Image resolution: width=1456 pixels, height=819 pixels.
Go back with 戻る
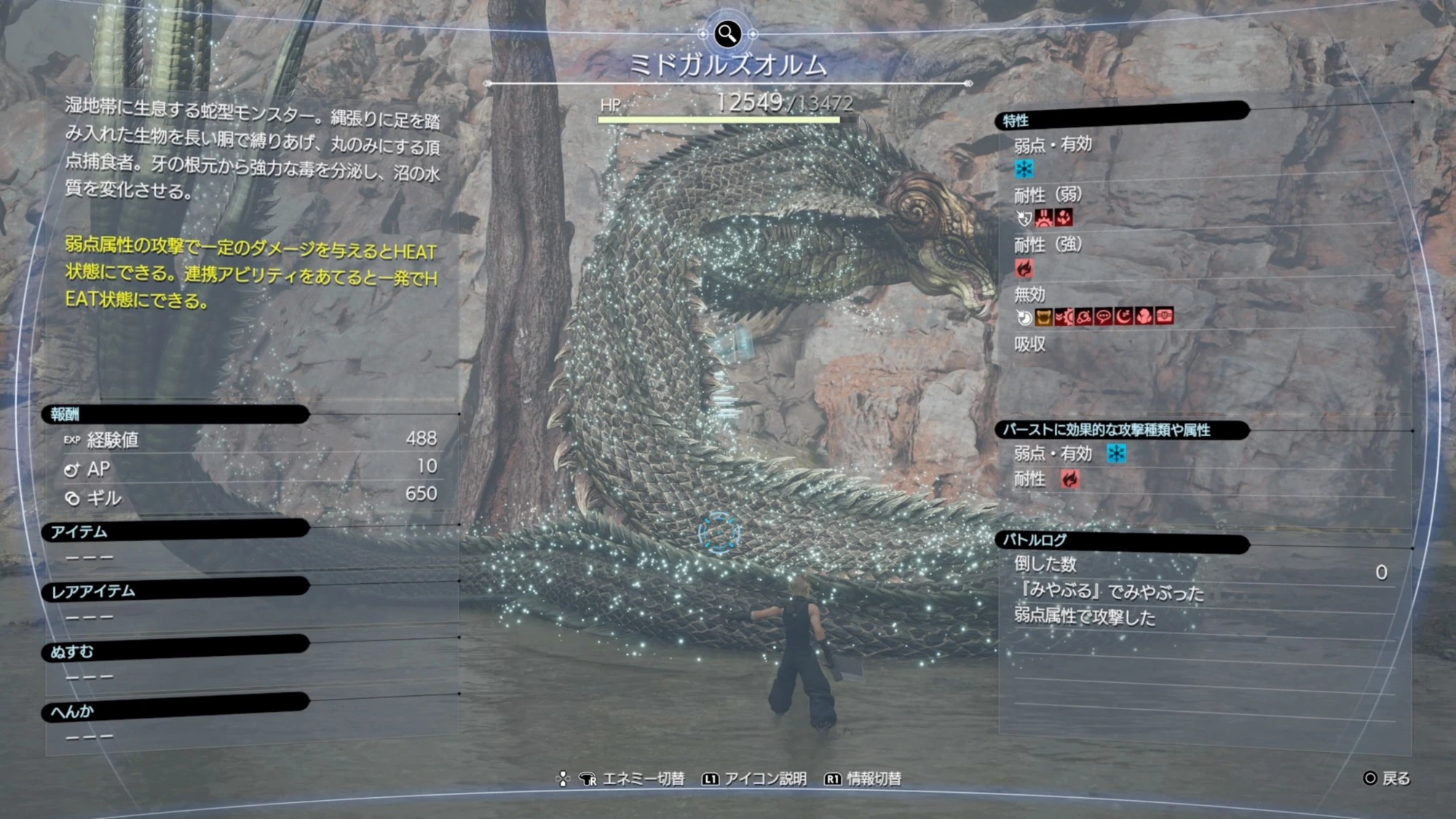click(x=1395, y=779)
